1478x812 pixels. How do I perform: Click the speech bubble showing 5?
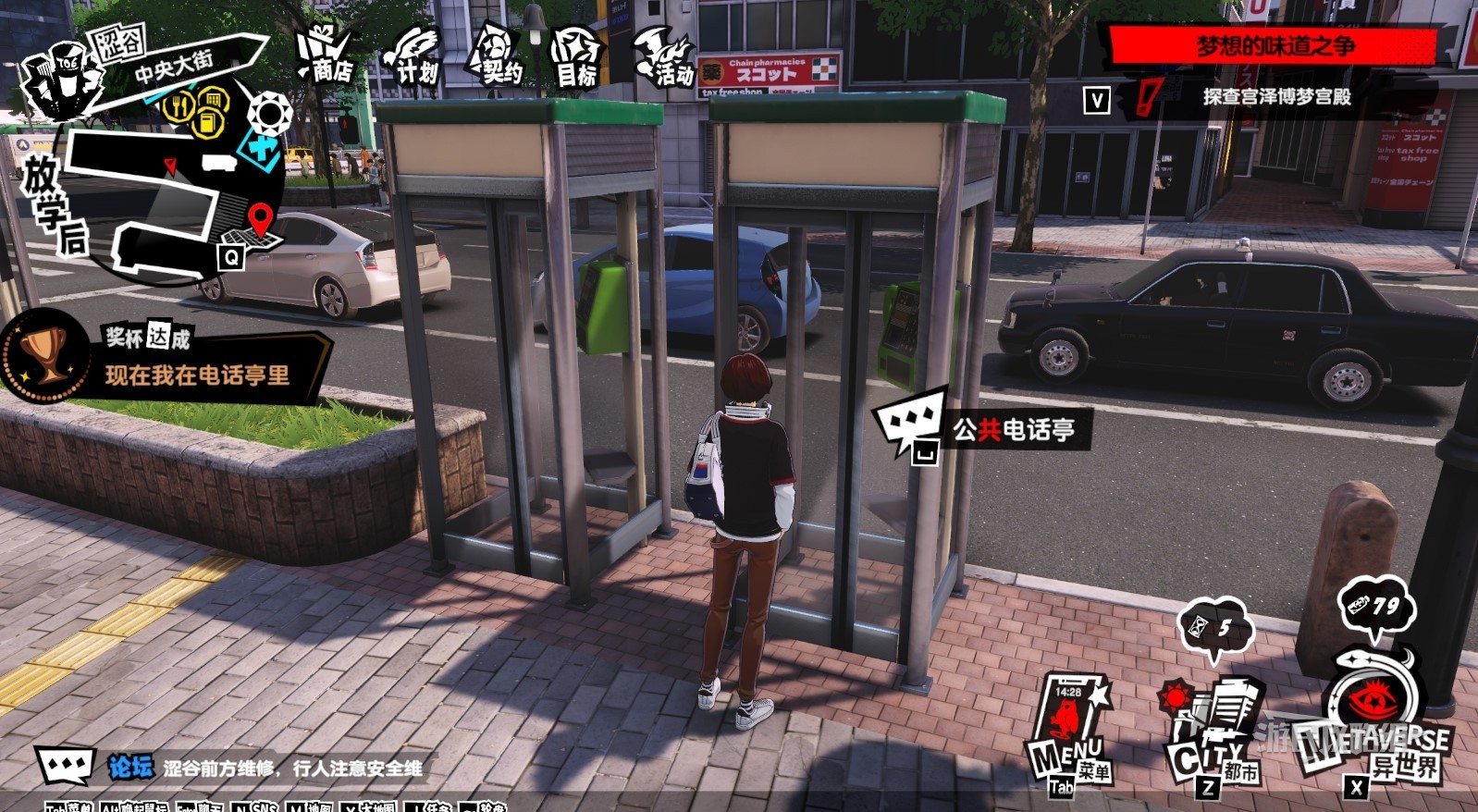tap(1215, 628)
